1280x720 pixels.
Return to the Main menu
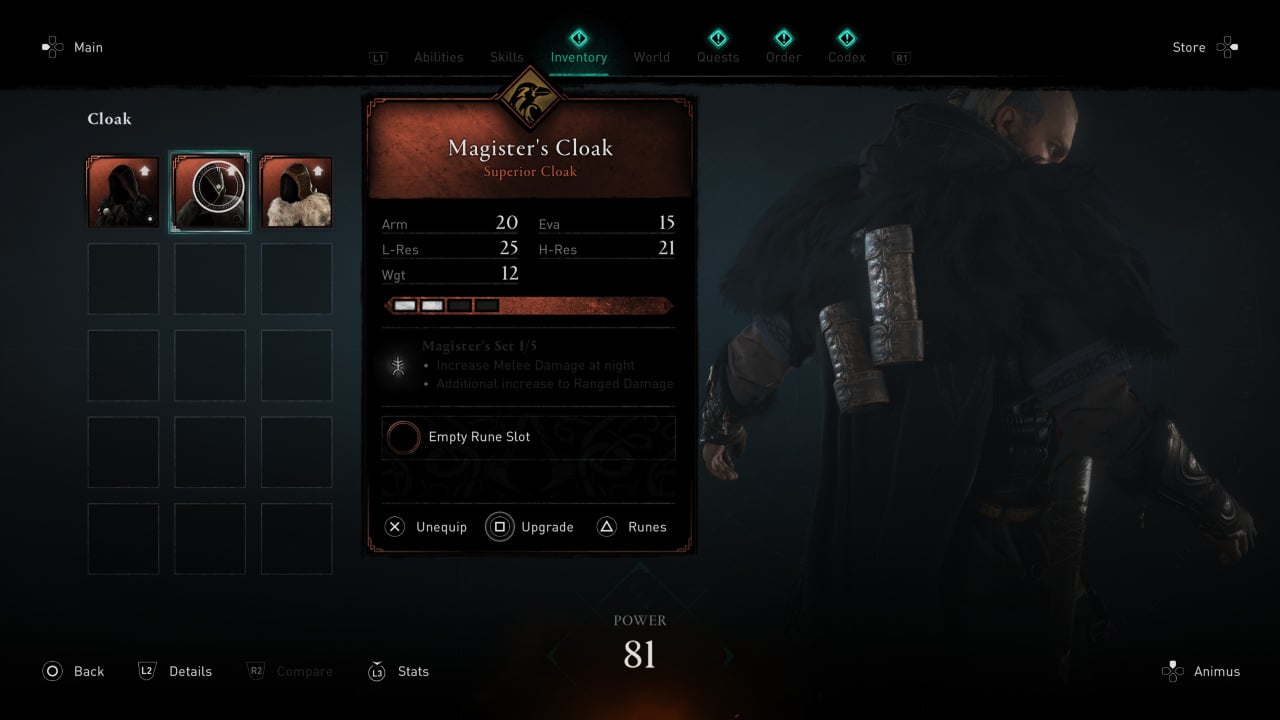[73, 47]
